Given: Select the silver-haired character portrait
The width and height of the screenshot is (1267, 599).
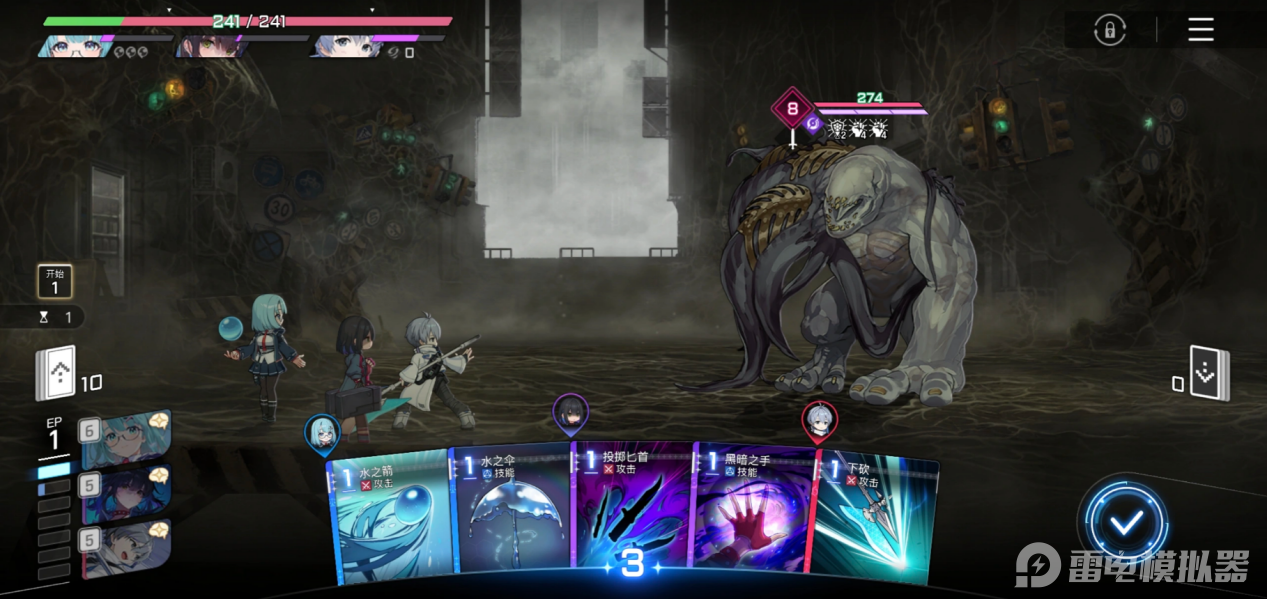Looking at the screenshot, I should [125, 547].
